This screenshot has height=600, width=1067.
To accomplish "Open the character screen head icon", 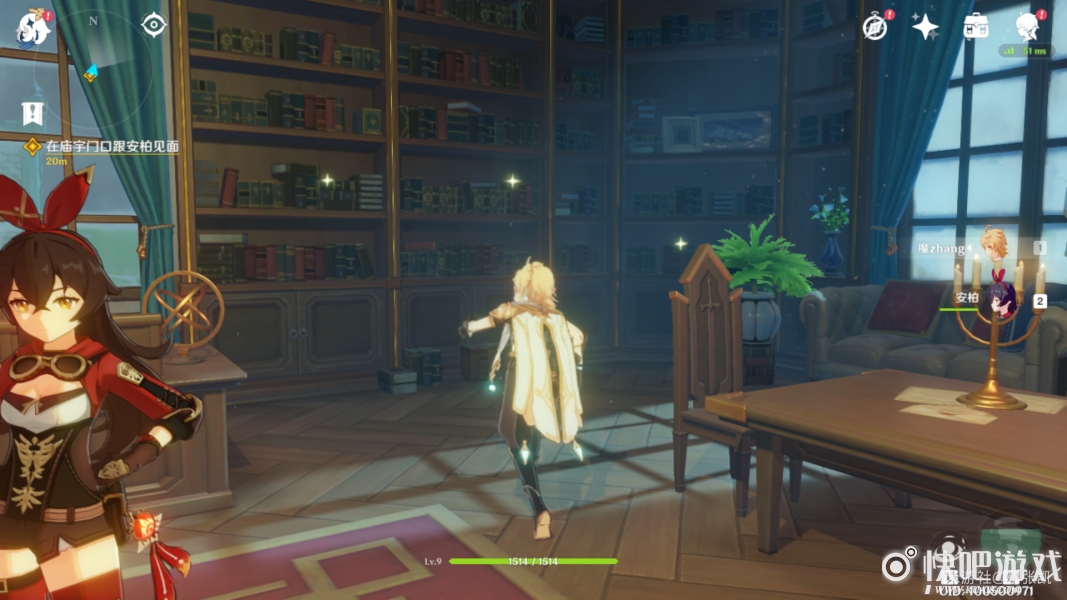I will pyautogui.click(x=1027, y=27).
